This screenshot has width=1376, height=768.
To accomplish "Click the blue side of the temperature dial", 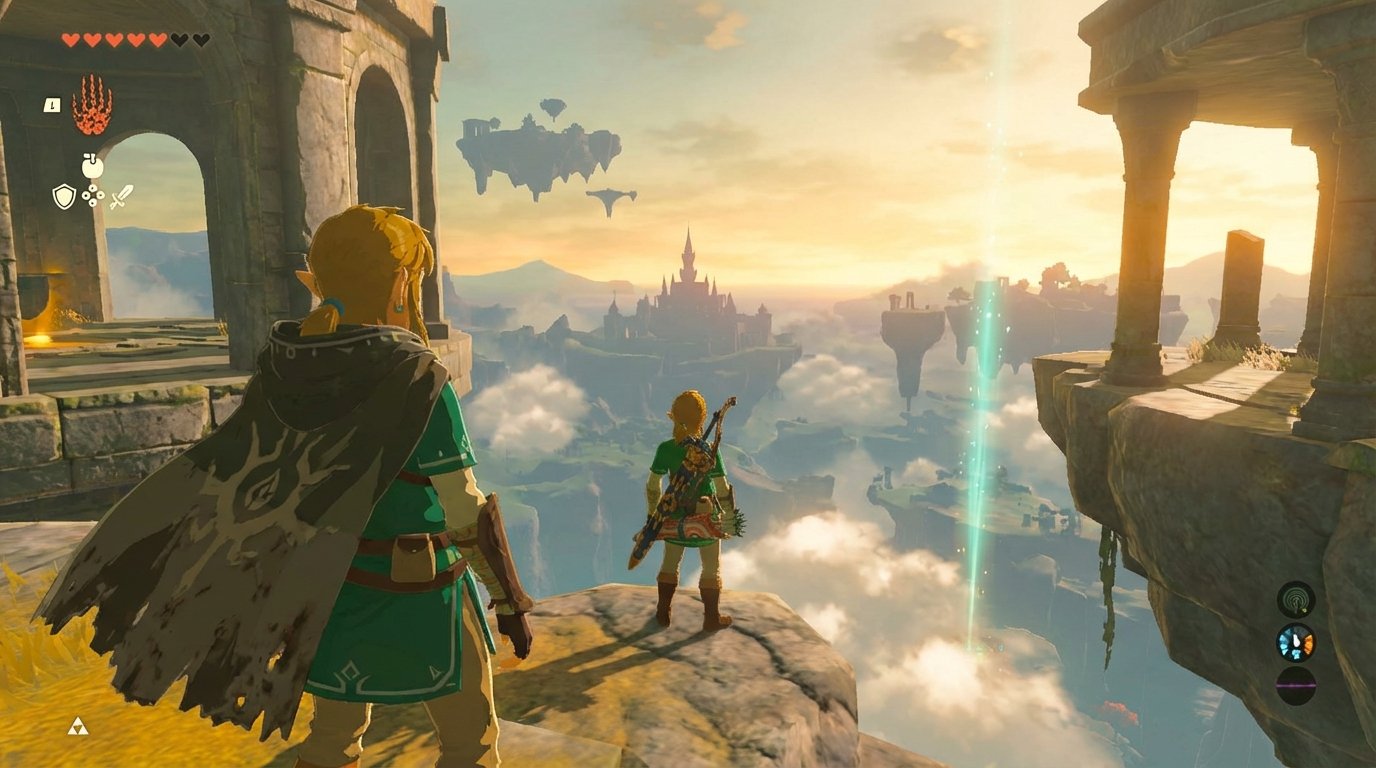I will (1284, 640).
